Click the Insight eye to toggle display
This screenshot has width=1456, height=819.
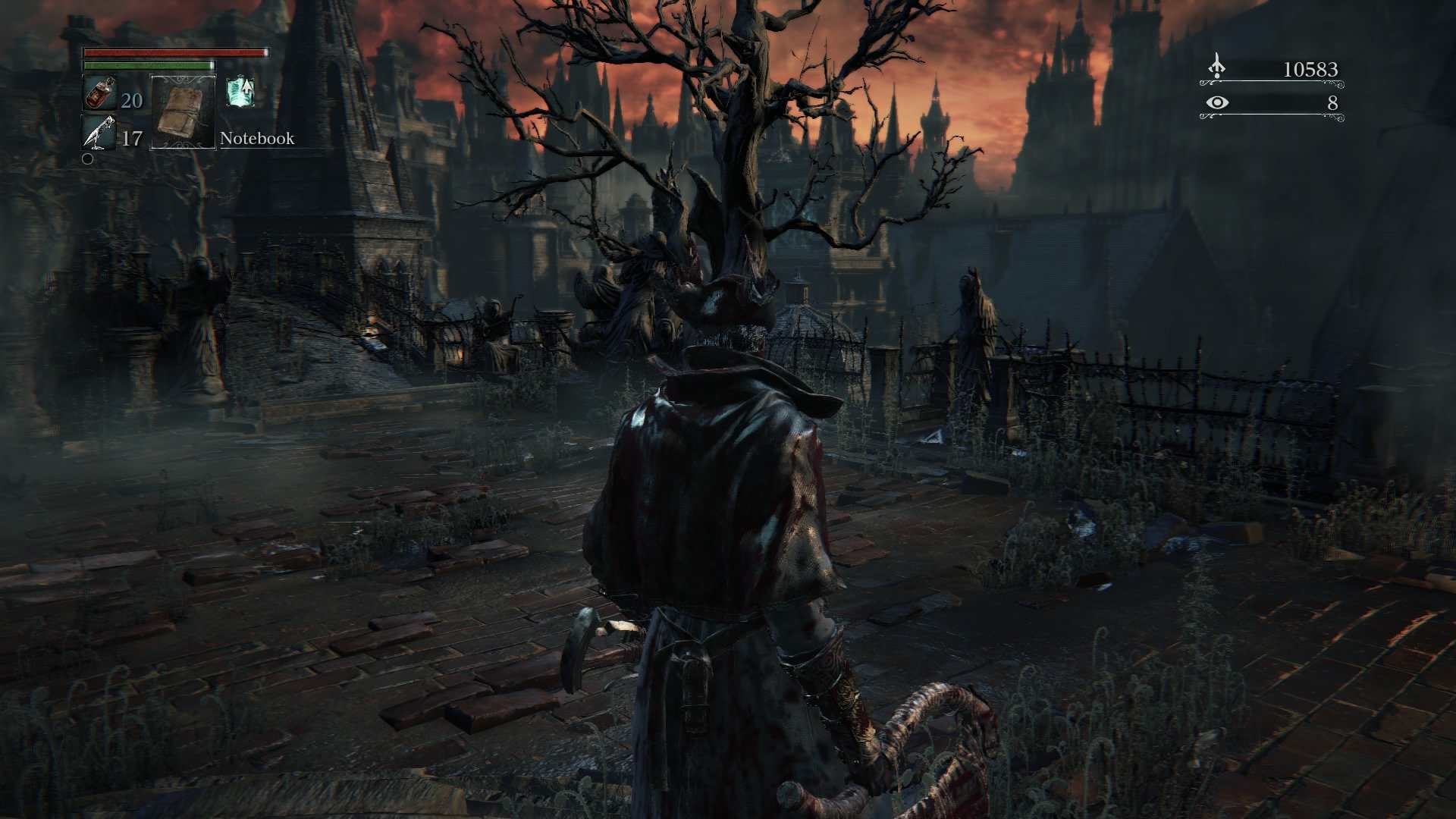click(x=1217, y=102)
